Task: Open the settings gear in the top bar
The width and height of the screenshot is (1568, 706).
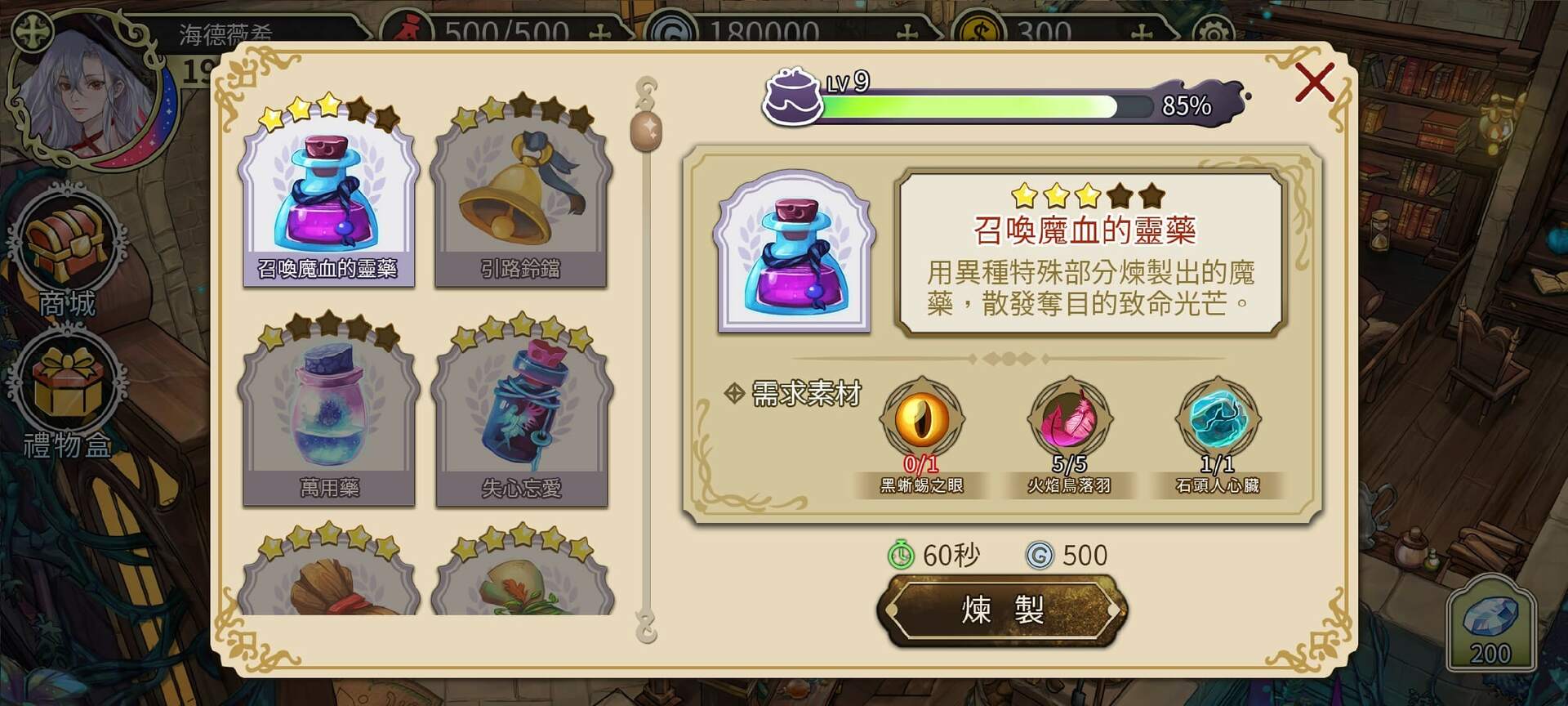Action: [x=1214, y=29]
